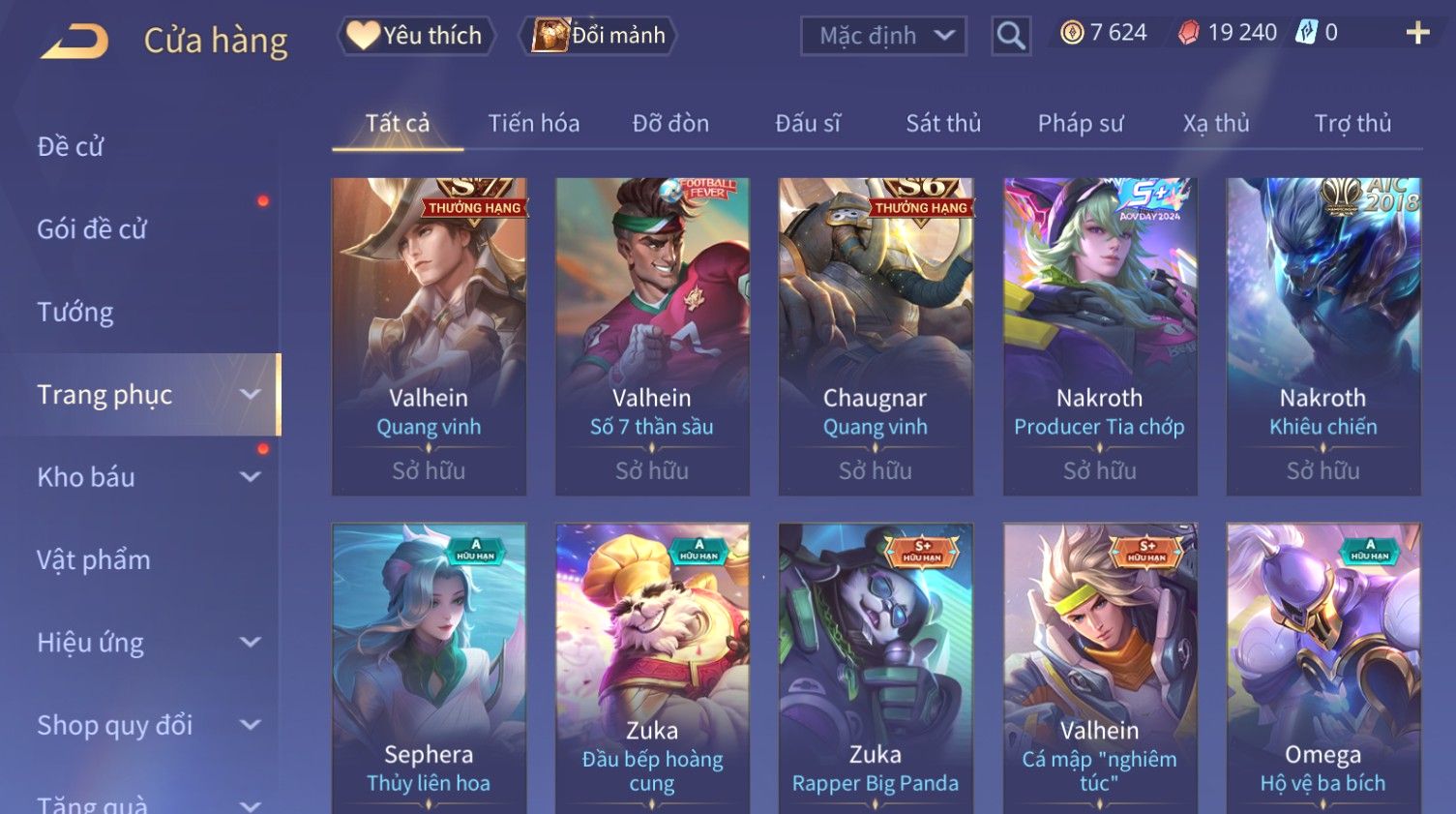The height and width of the screenshot is (814, 1456).
Task: Select the Pháp sư tab
Action: (x=1080, y=124)
